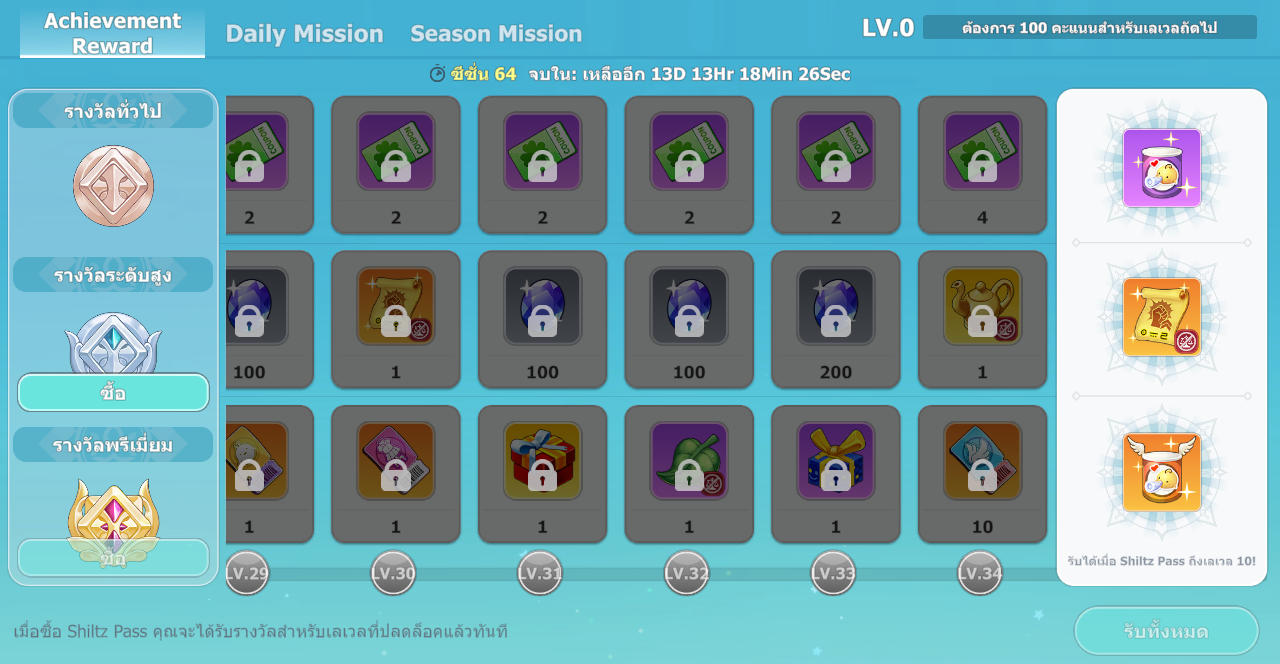Choose the red gift box reward at LV.31
The image size is (1280, 664).
(x=542, y=461)
